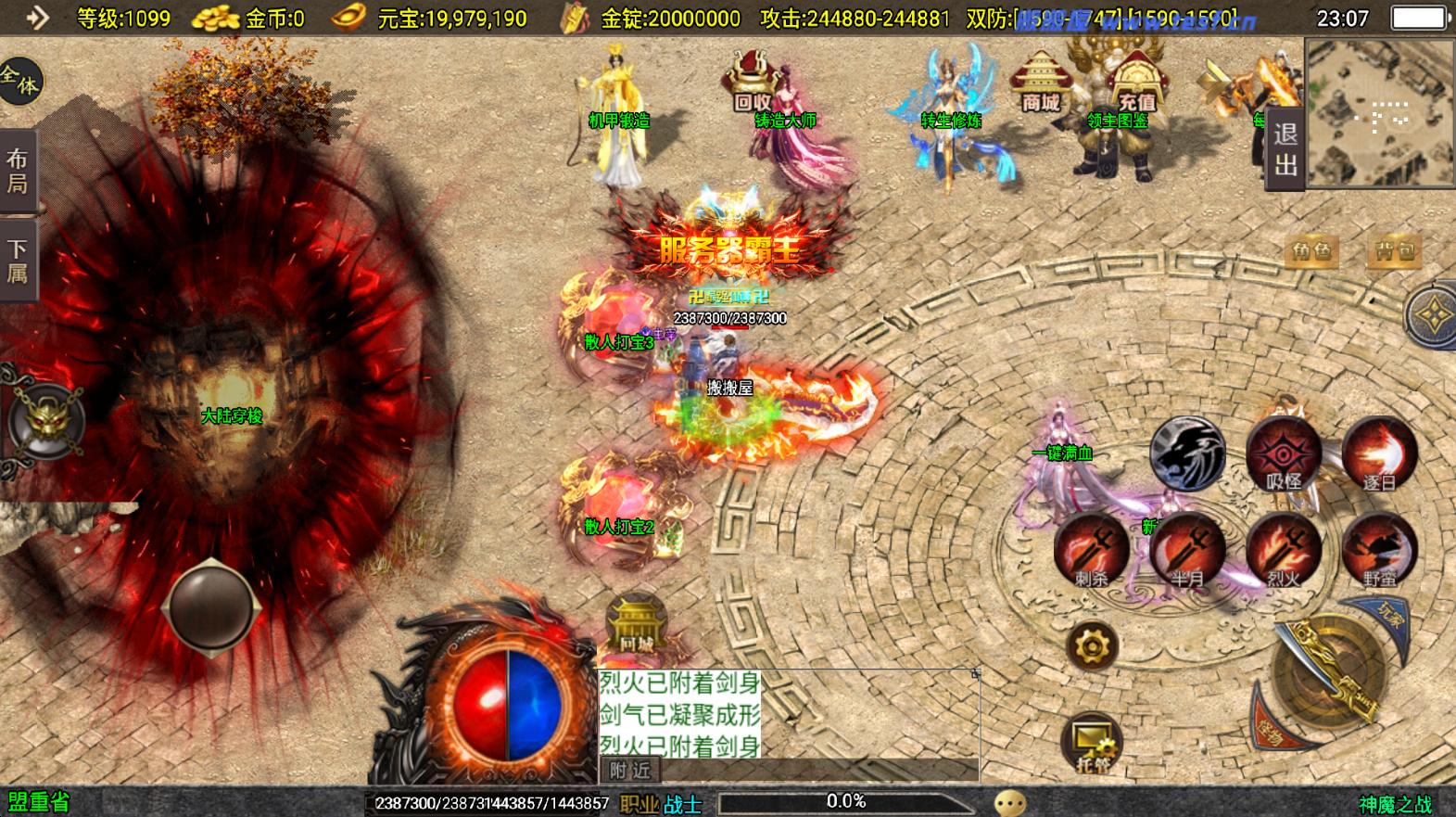The width and height of the screenshot is (1456, 817).
Task: Activate the 吸怪 skill
Action: click(x=1284, y=454)
